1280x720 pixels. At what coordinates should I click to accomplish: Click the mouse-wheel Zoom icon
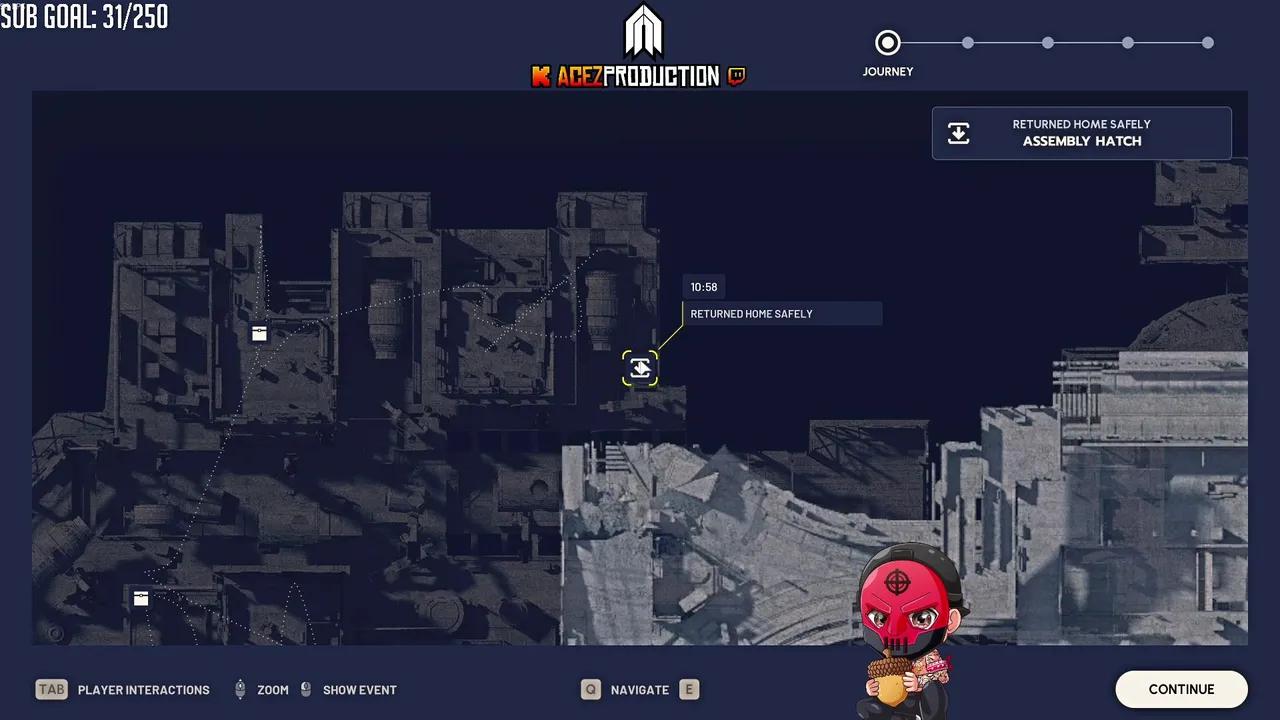click(240, 689)
